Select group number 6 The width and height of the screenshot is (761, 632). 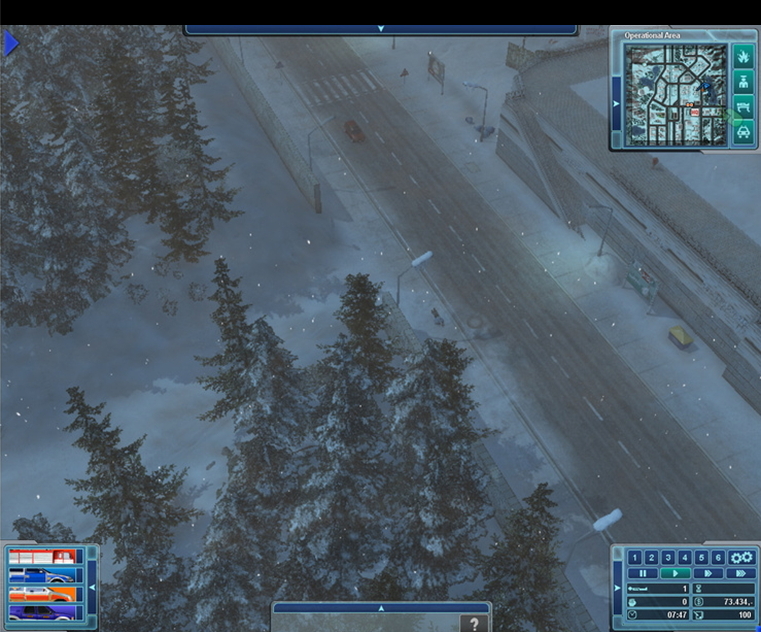(716, 557)
